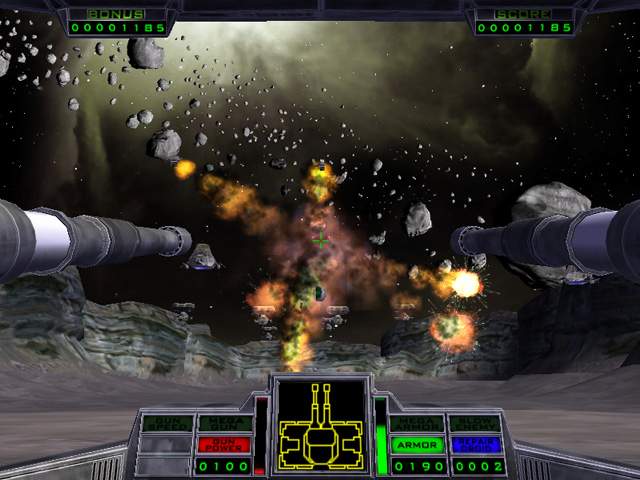Select the dim Mega Gun panel
Screen dimensions: 640x480
224,423
